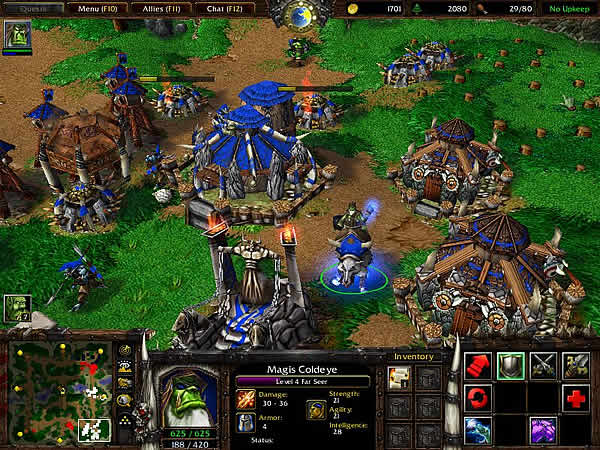600x450 pixels.
Task: Click on the minimap
Action: [x=60, y=392]
